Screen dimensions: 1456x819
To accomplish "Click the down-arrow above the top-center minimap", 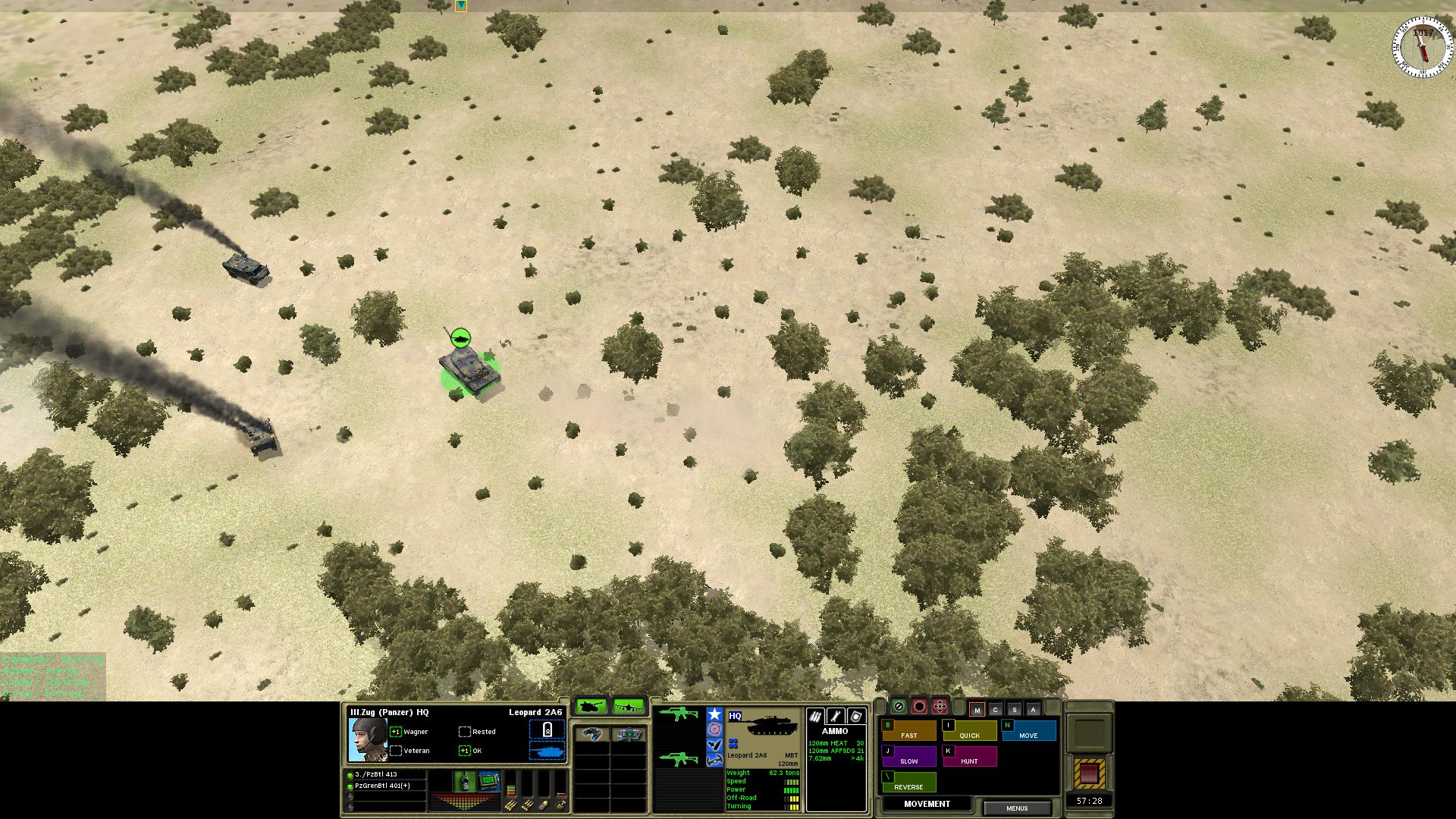I will [x=460, y=6].
